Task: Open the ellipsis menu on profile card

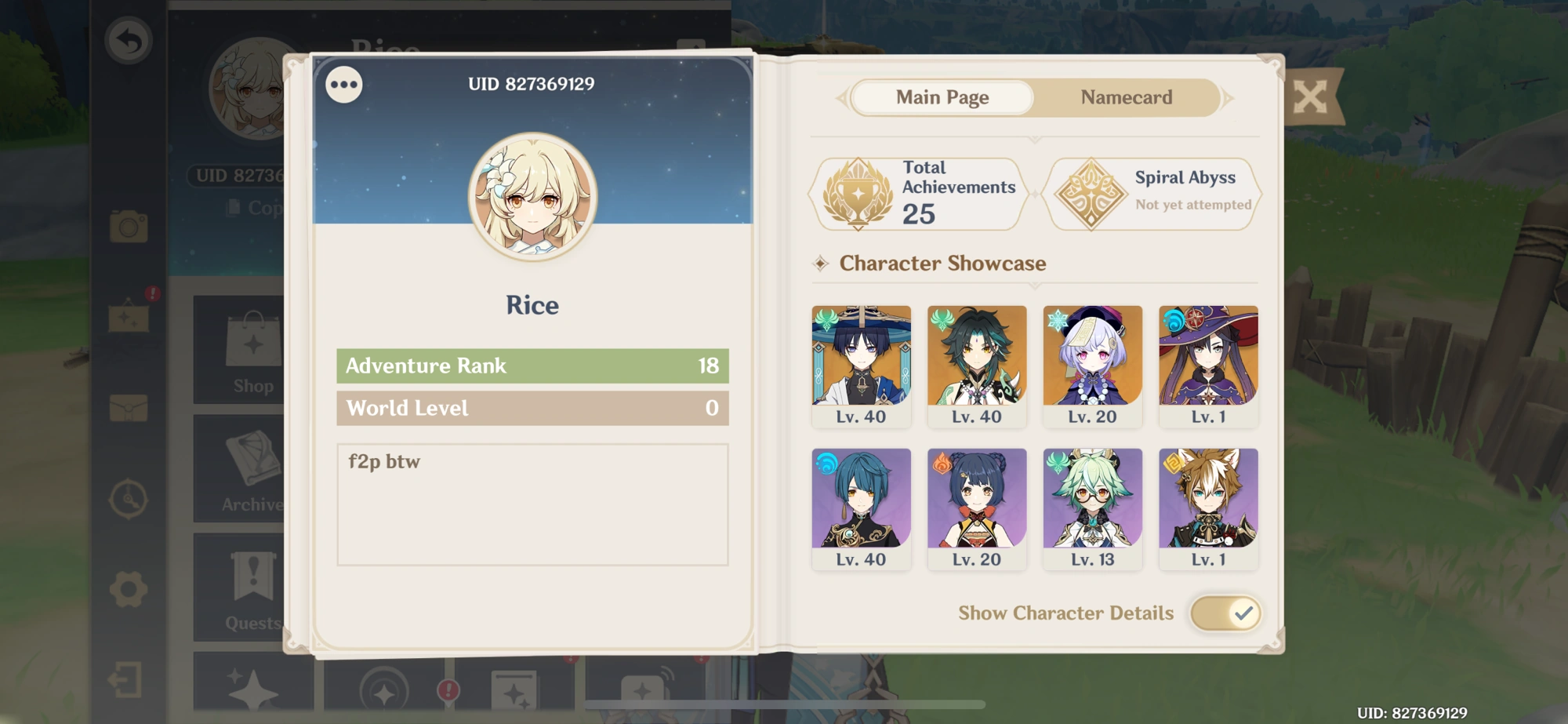Action: click(343, 86)
